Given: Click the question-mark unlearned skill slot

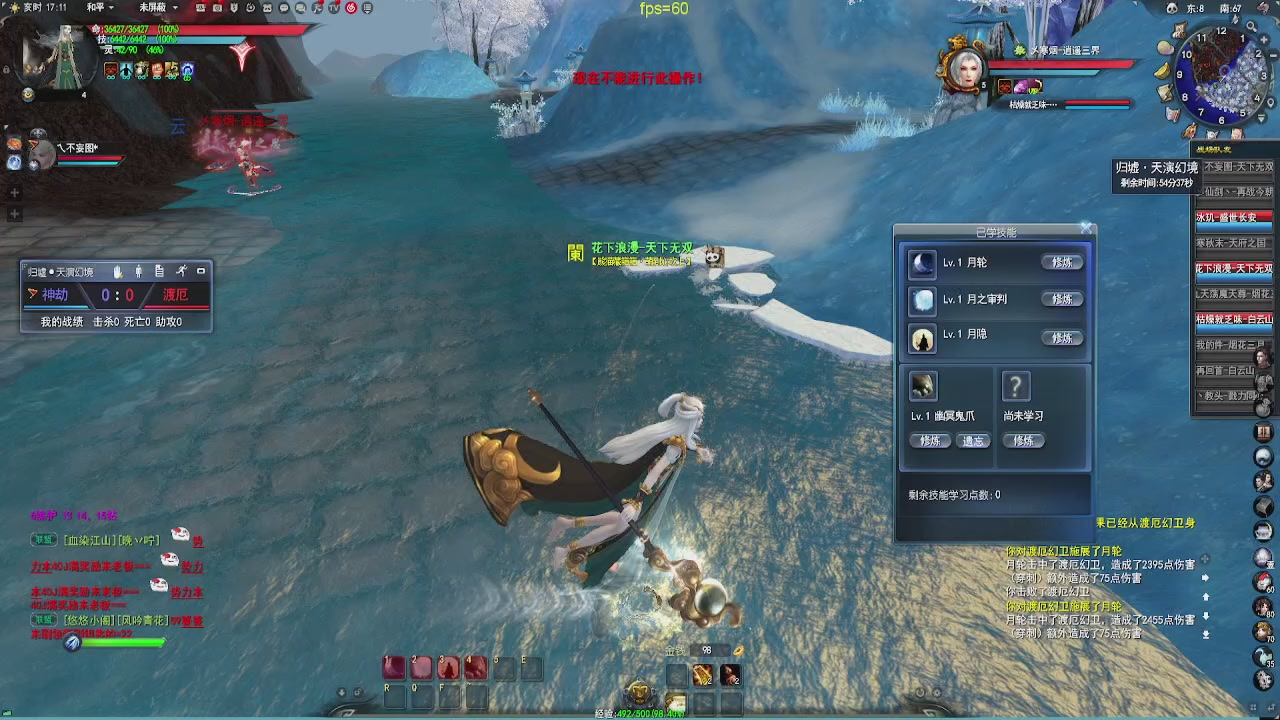Looking at the screenshot, I should 1016,386.
